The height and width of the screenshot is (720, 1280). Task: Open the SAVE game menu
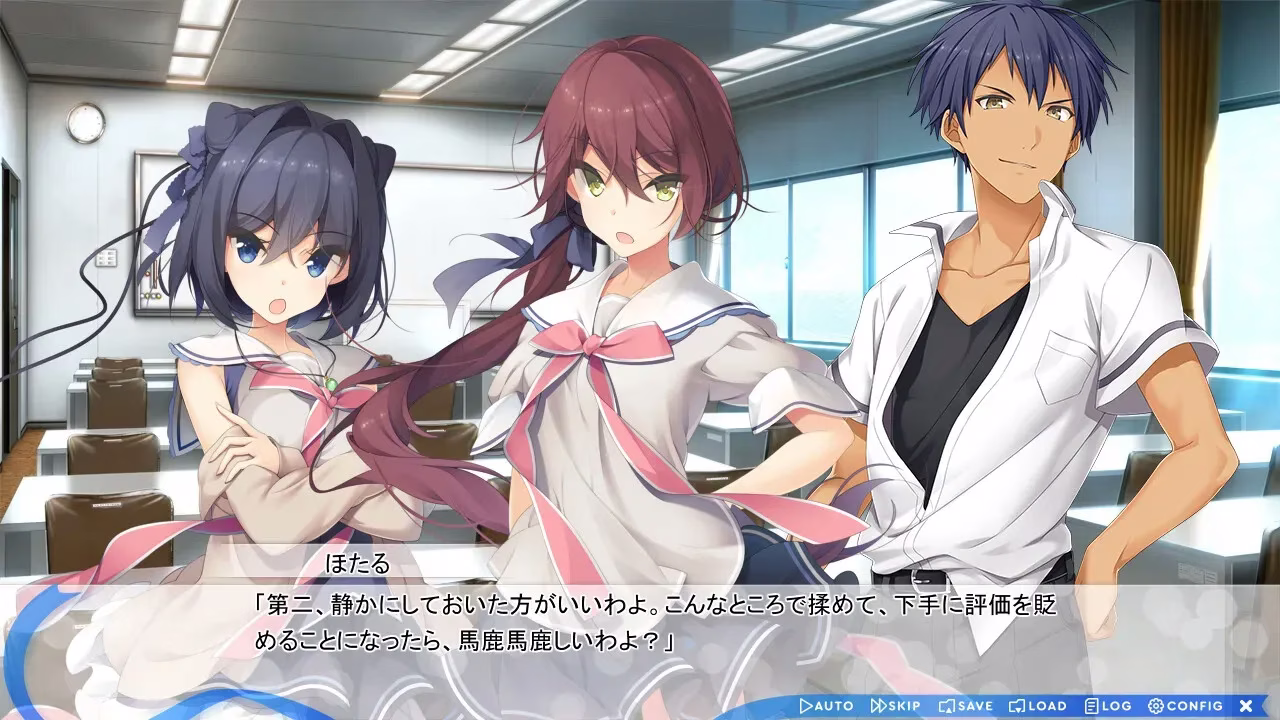point(966,706)
